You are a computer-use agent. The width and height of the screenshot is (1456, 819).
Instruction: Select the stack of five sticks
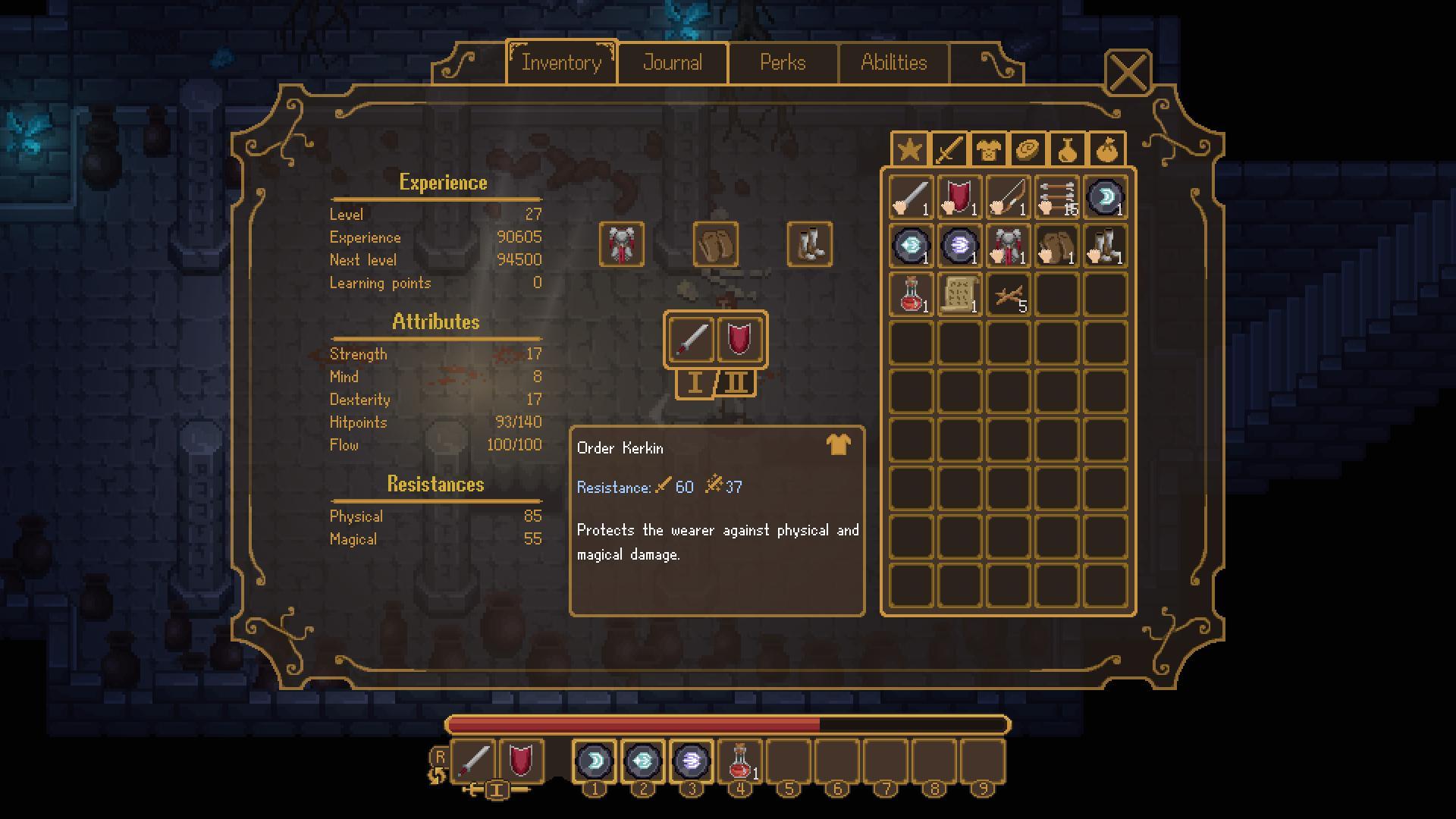coord(1007,295)
